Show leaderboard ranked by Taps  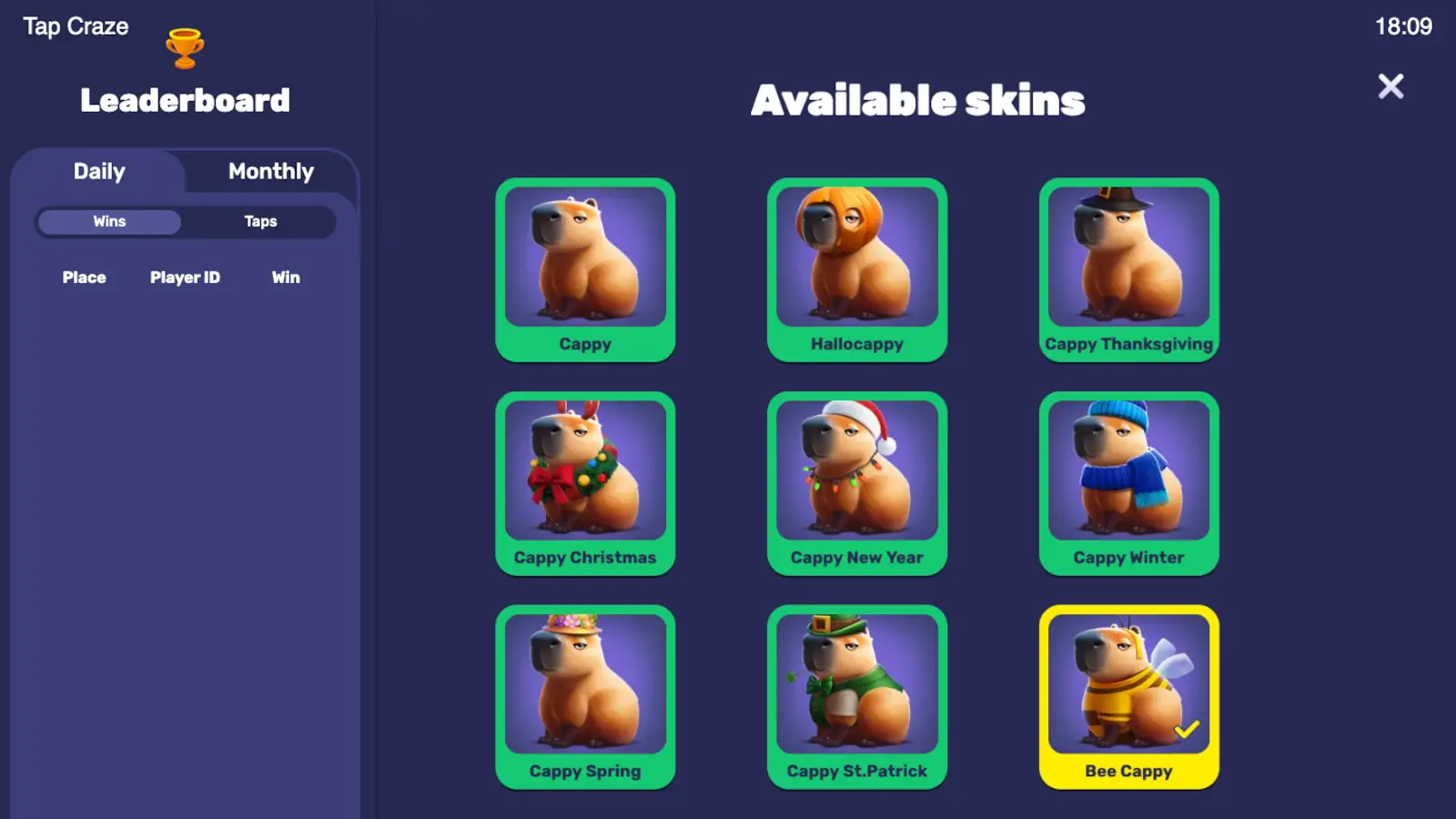coord(260,221)
